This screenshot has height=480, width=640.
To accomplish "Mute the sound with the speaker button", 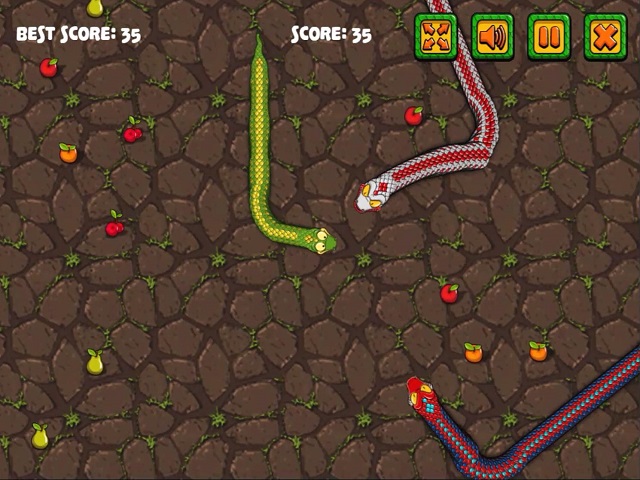I will [492, 37].
